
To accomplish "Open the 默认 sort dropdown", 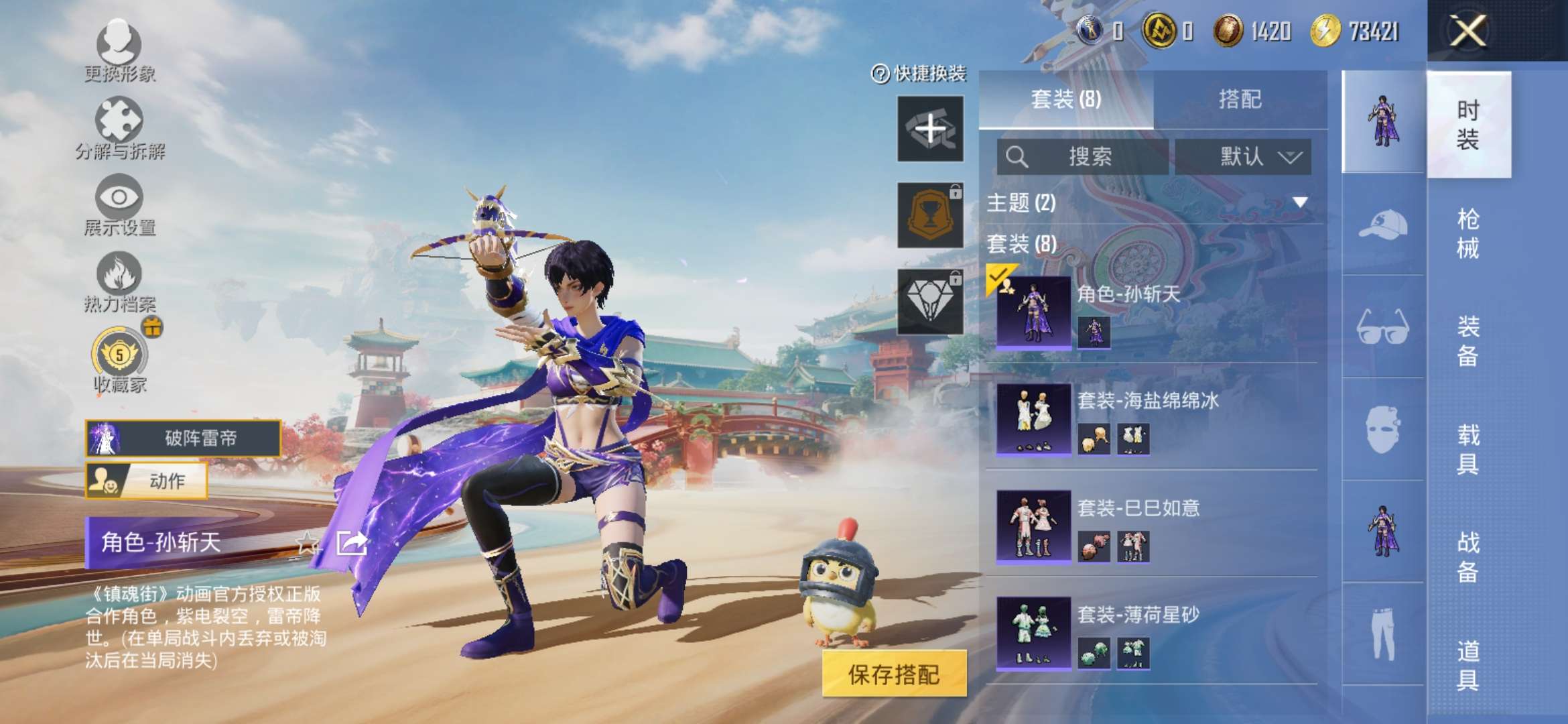I will (x=1243, y=157).
